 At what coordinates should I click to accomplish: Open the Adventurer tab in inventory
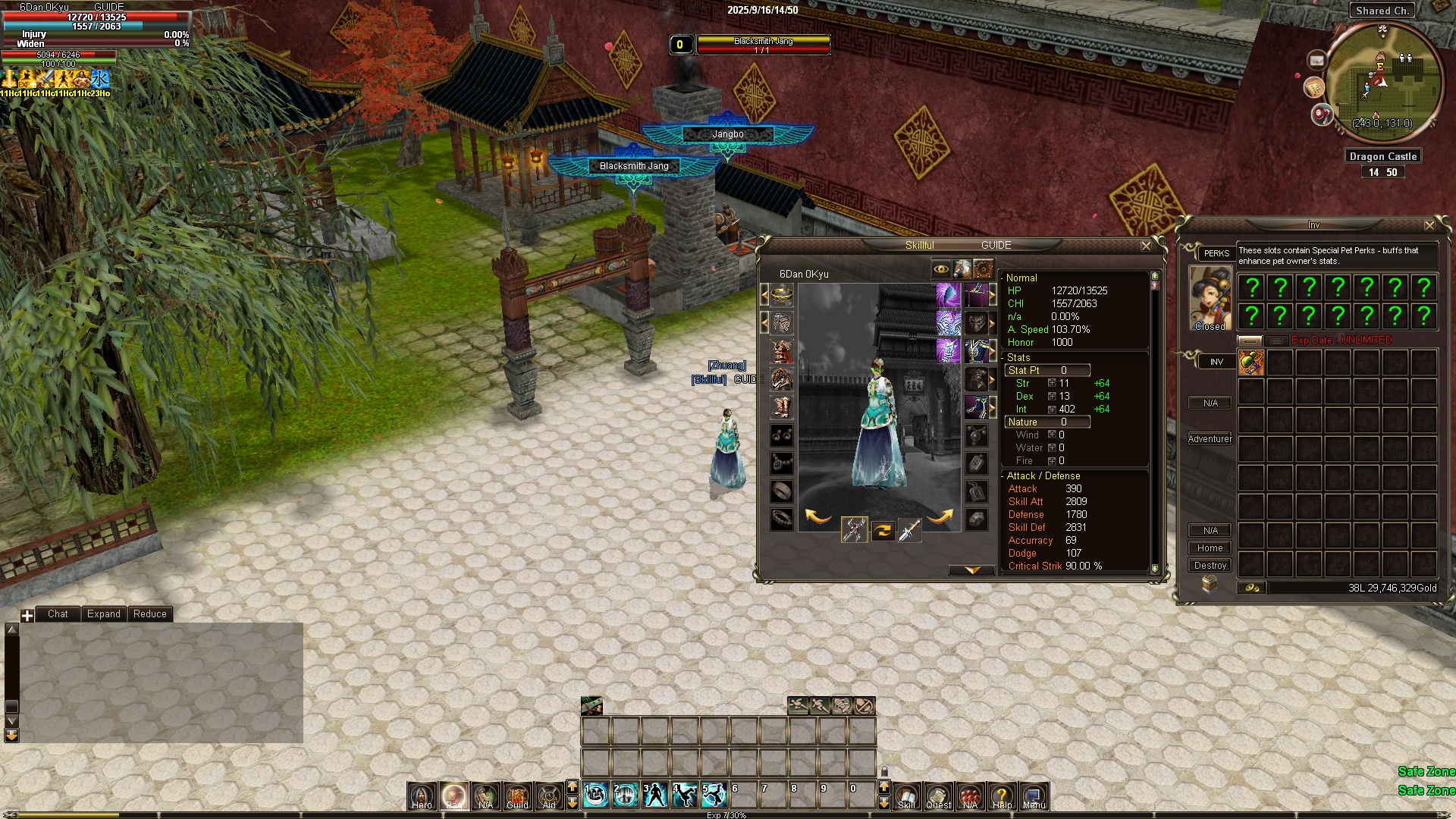coord(1210,439)
